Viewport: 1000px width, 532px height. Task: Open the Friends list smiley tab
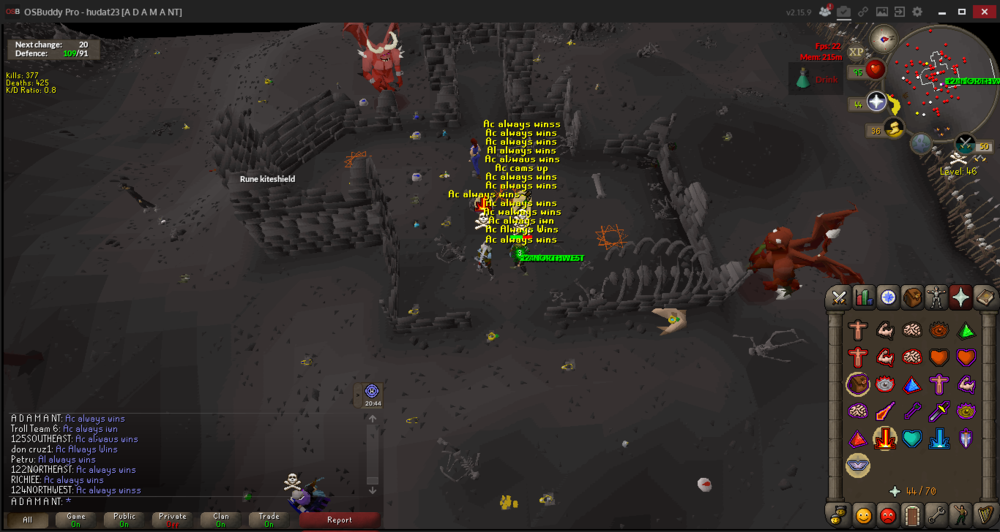[862, 516]
